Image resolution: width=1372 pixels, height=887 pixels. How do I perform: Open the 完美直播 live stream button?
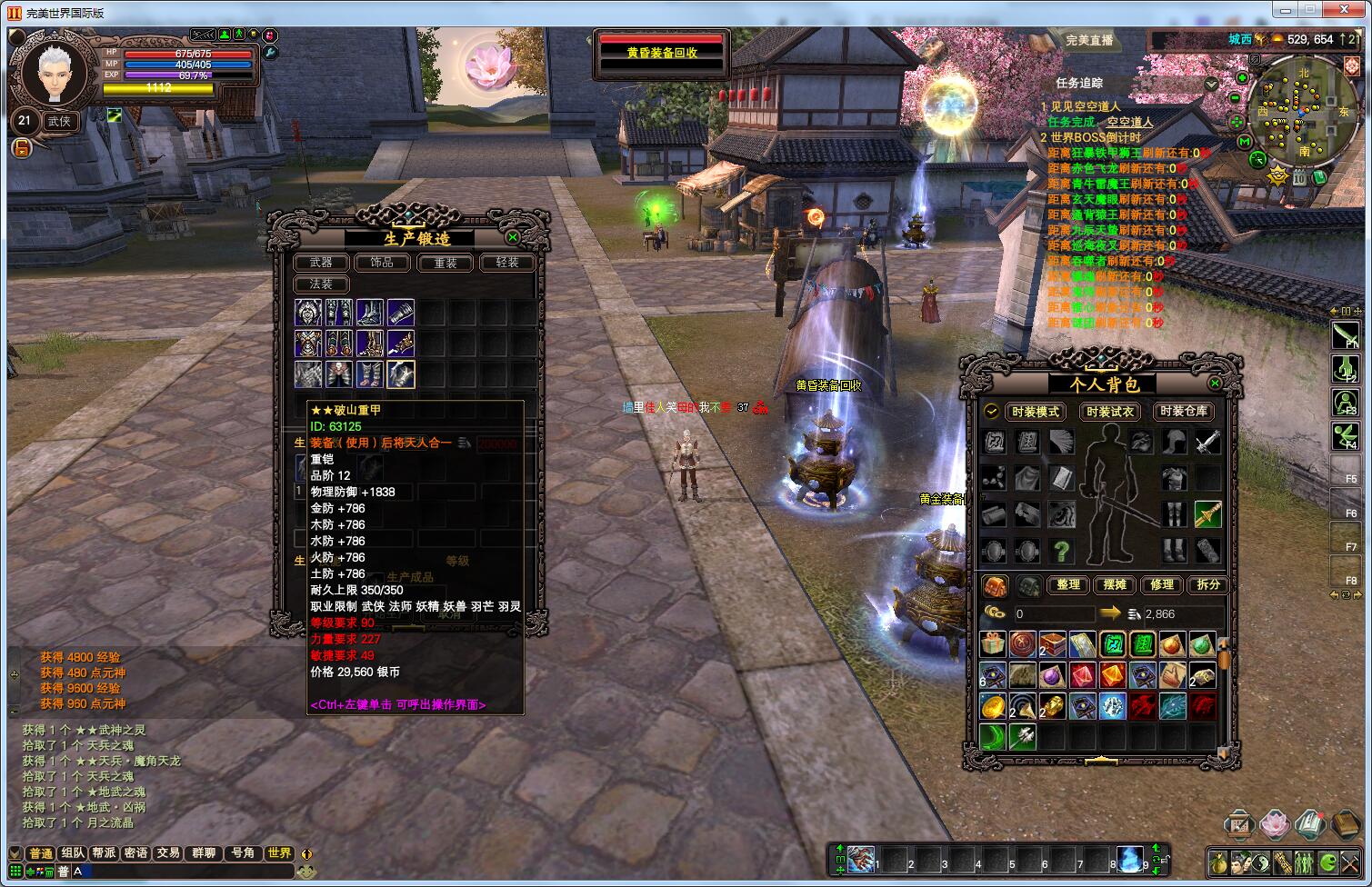tap(1089, 41)
